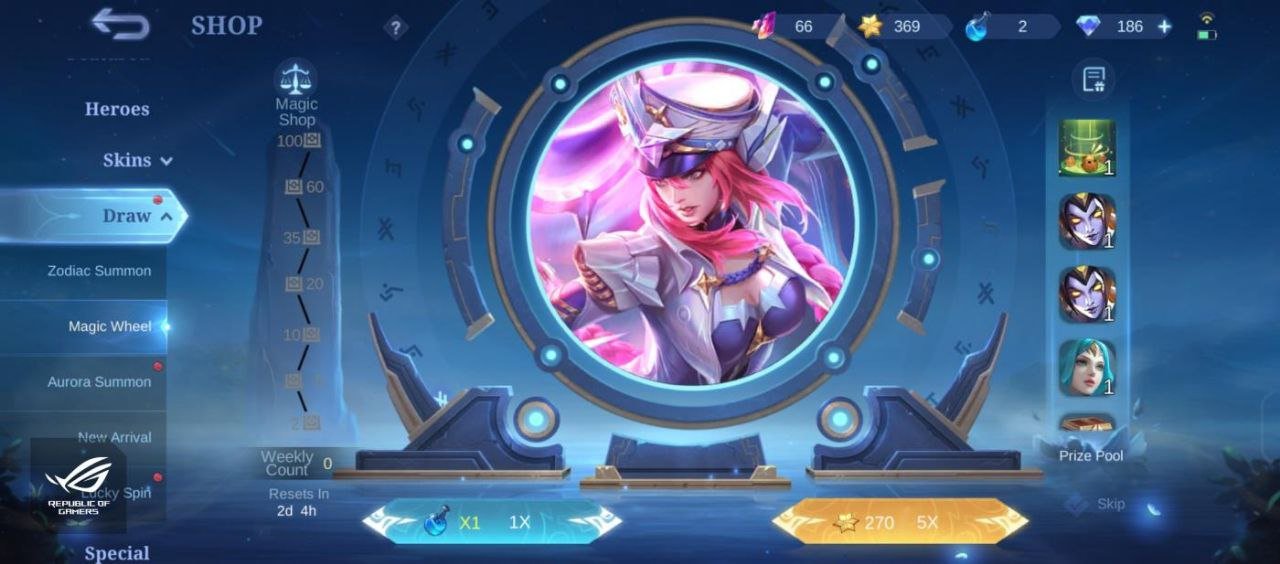Add diamonds with the plus button

click(1164, 27)
